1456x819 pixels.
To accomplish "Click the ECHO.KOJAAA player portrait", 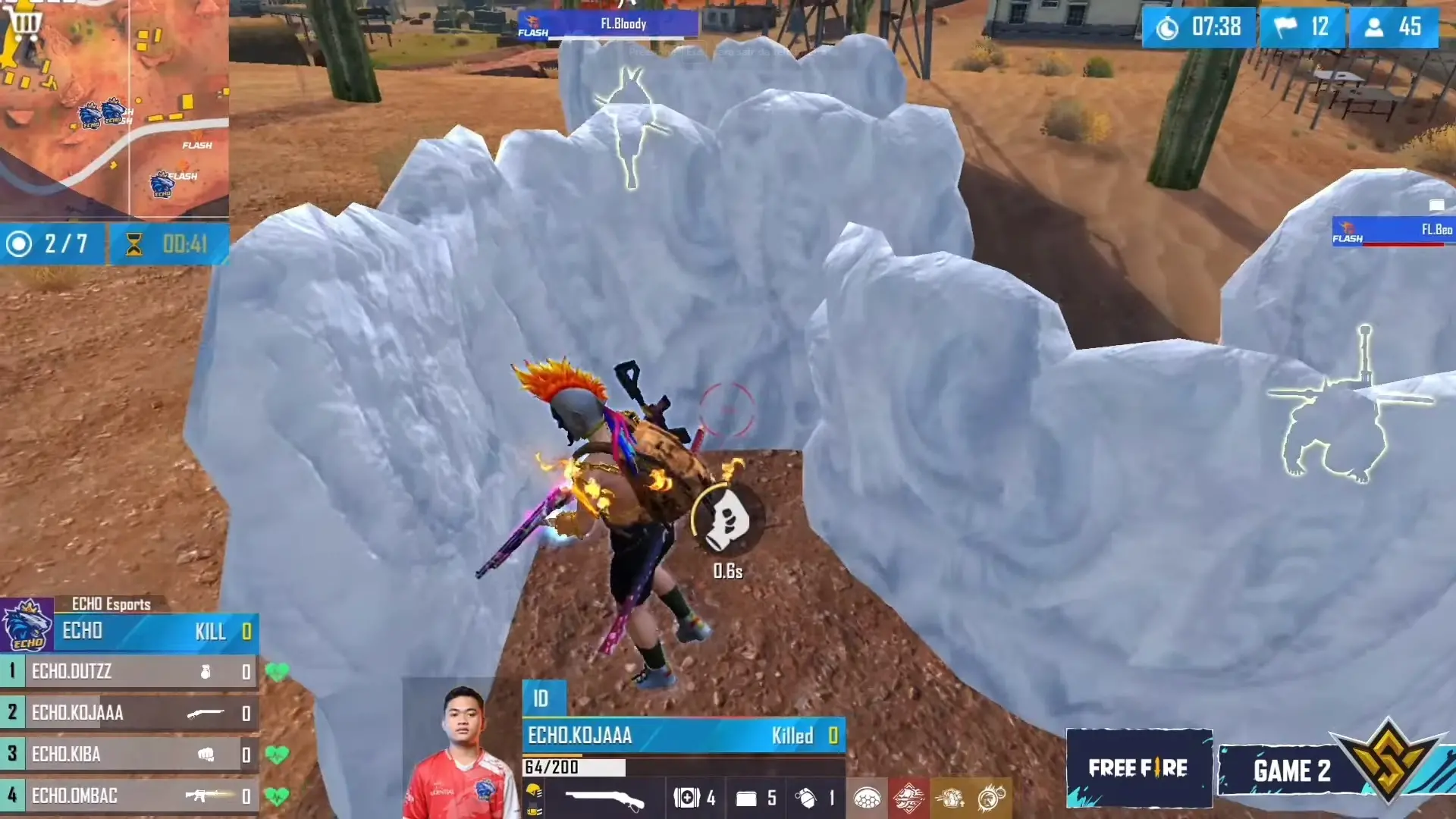I will (x=460, y=751).
